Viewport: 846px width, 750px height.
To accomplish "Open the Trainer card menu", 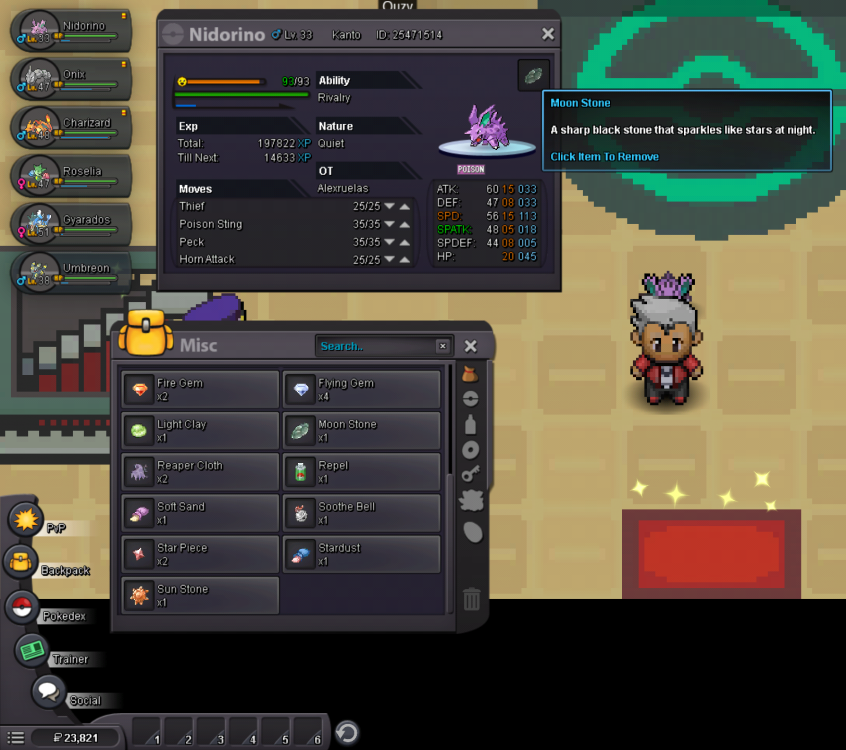I will click(x=32, y=650).
